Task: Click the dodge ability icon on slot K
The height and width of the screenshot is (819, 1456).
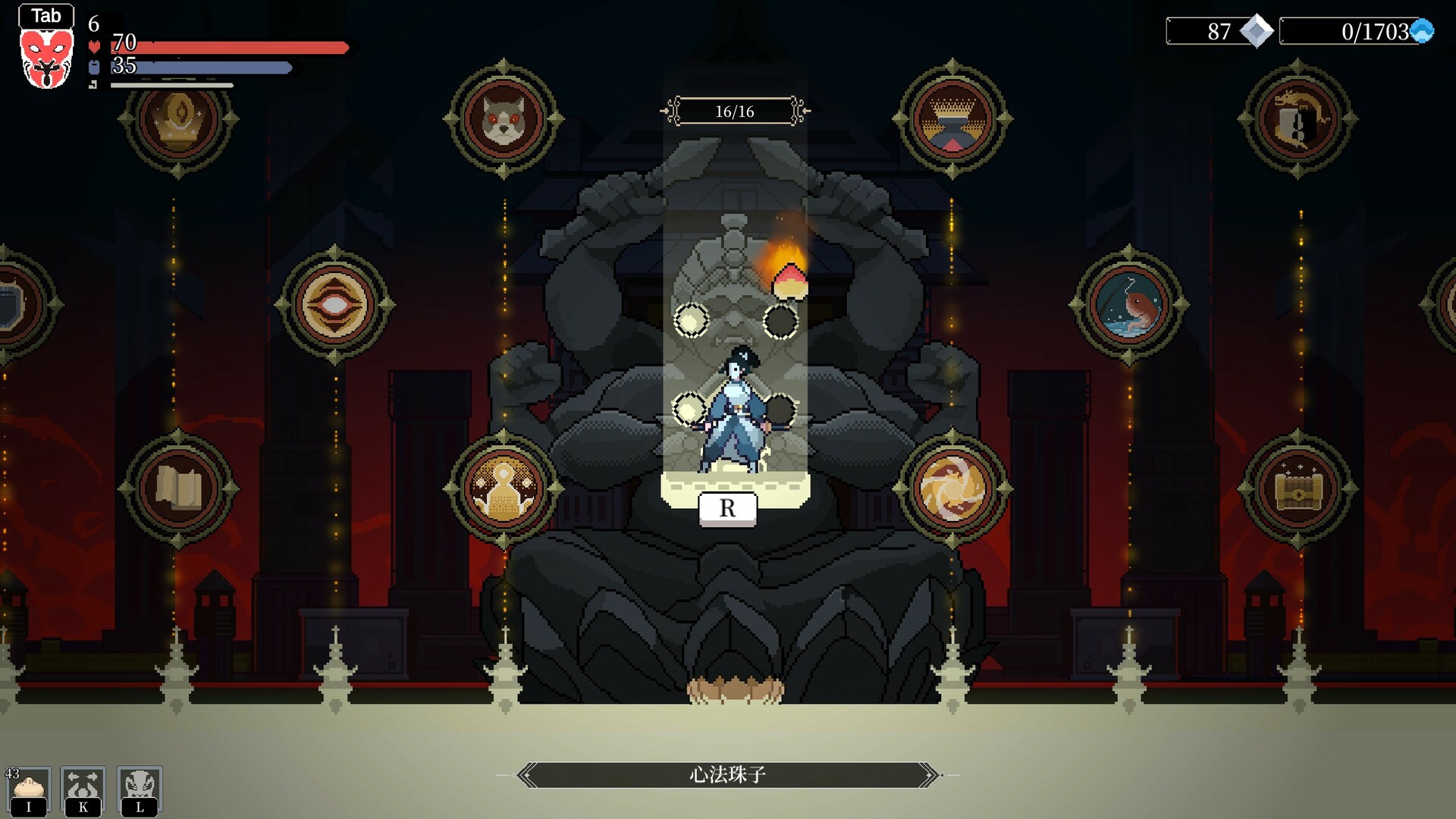Action: pyautogui.click(x=83, y=790)
